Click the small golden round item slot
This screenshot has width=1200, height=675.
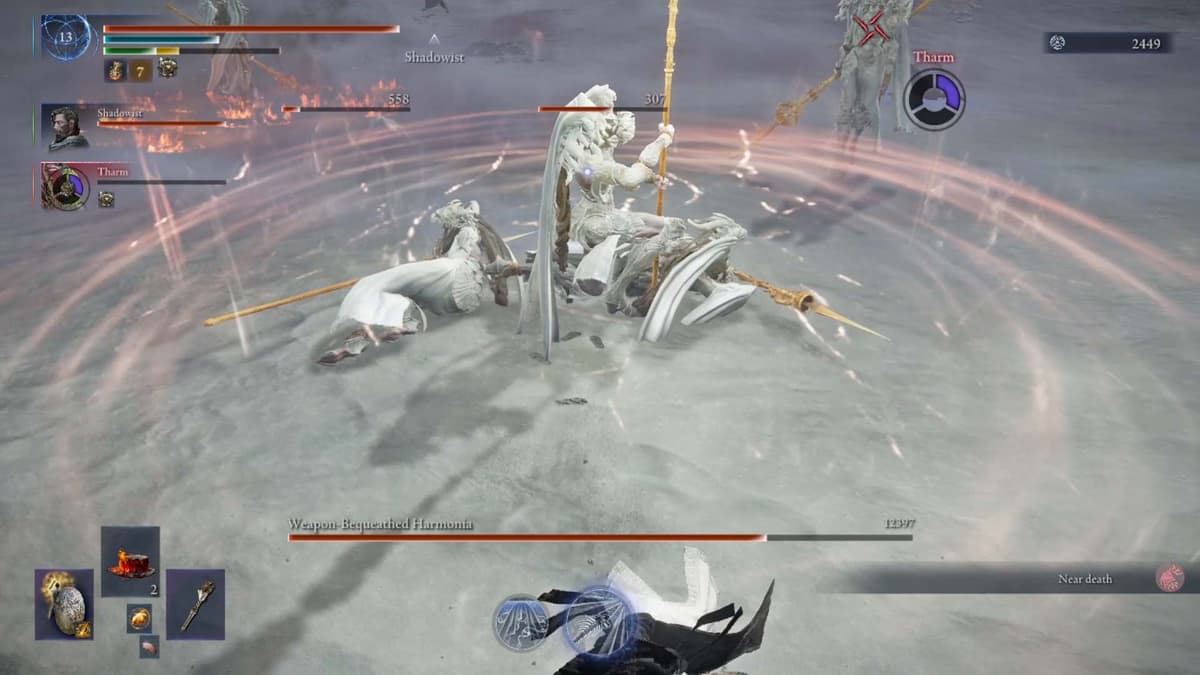pos(139,618)
